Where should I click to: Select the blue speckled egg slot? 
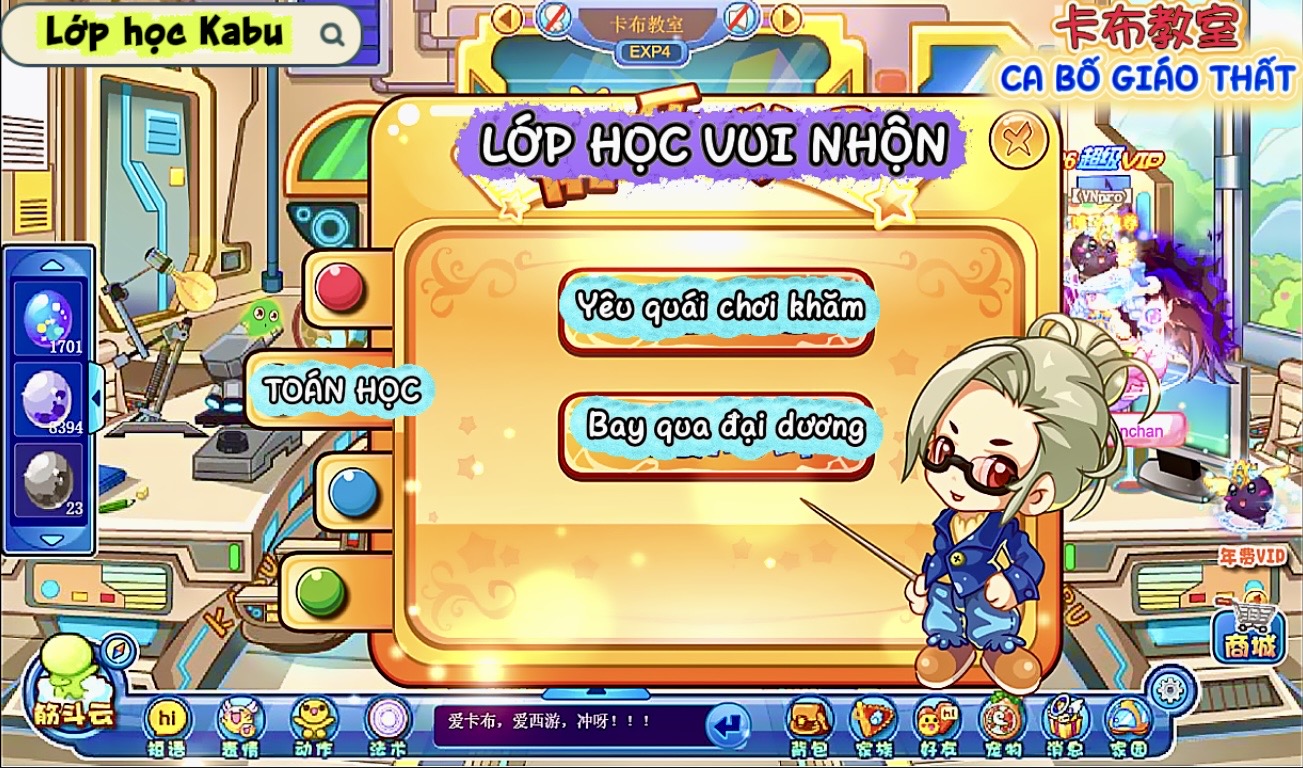48,320
